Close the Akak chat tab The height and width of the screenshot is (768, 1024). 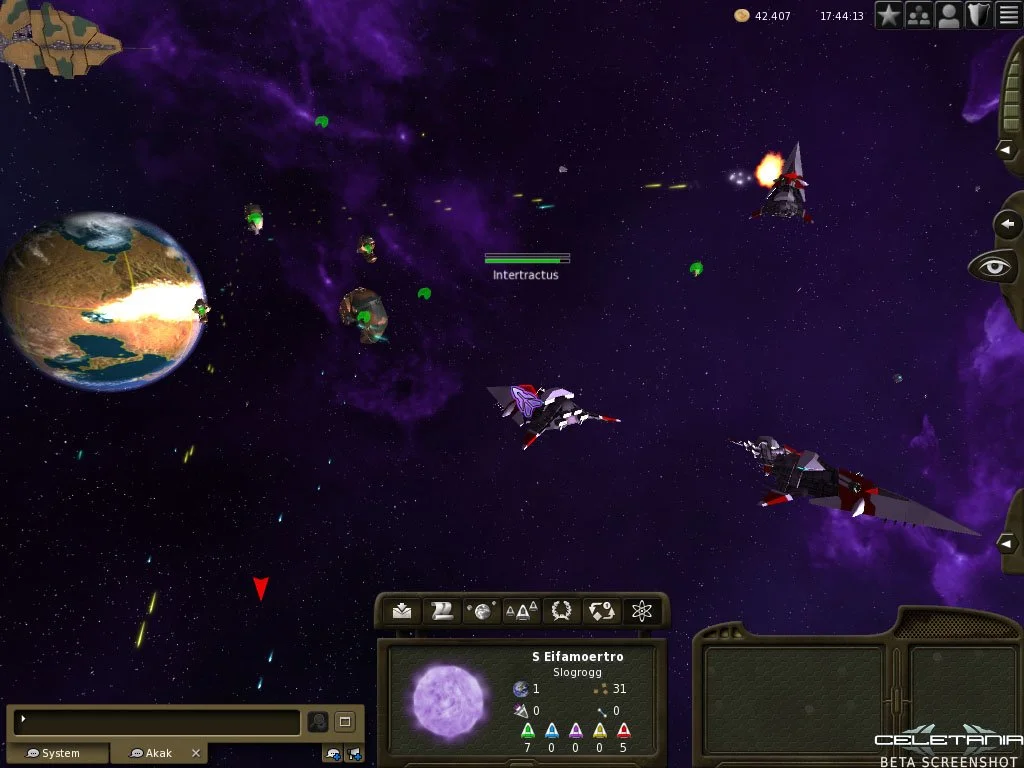tap(196, 753)
